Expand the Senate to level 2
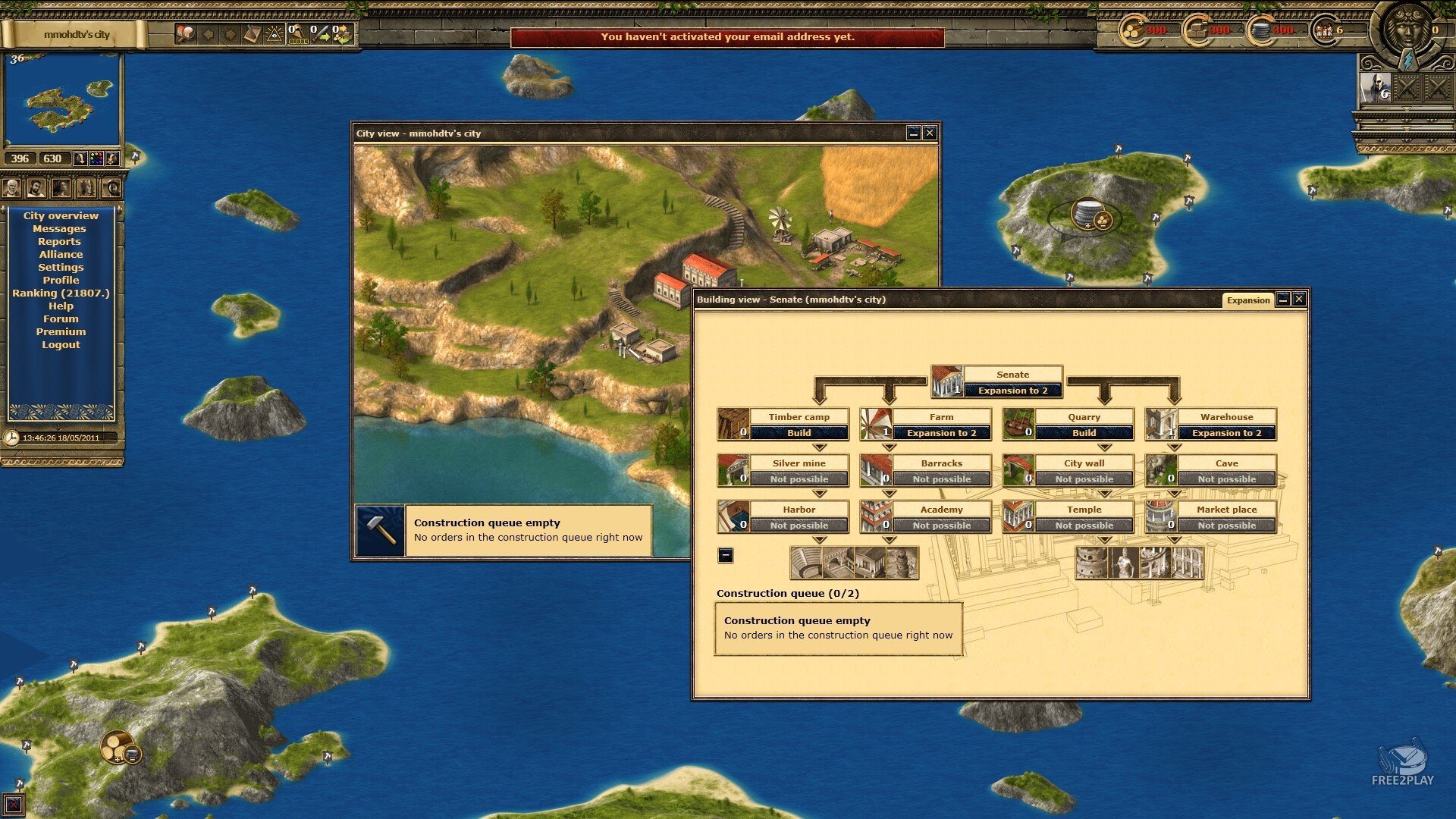Viewport: 1456px width, 819px height. 1012,391
